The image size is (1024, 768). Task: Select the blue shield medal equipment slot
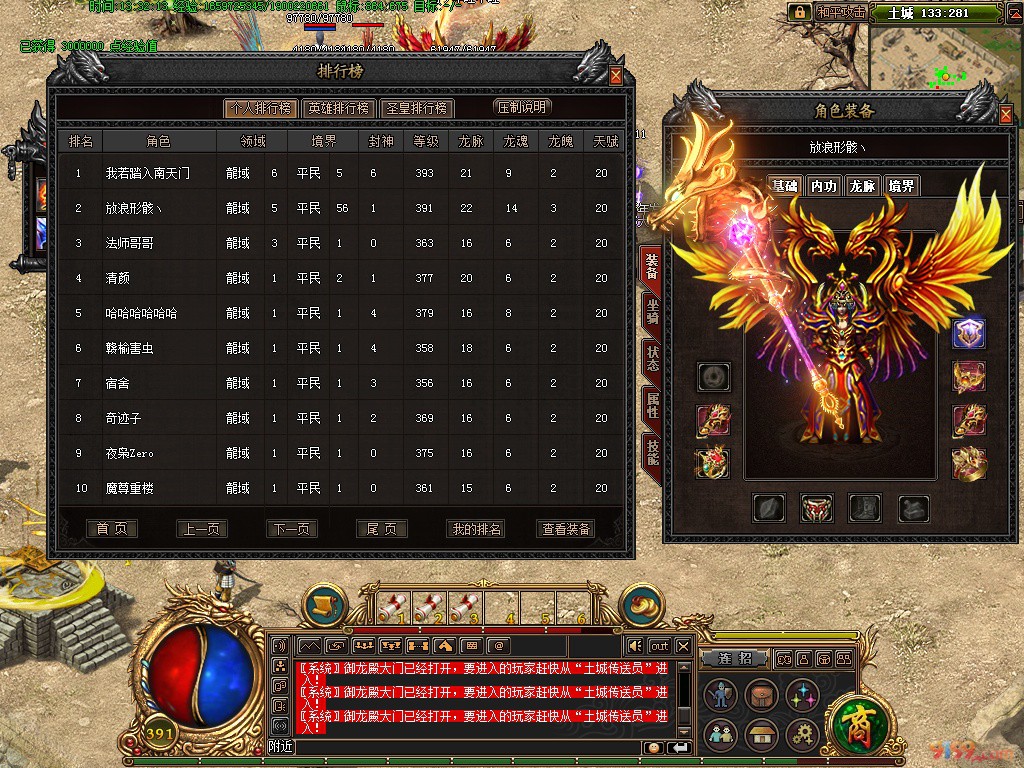point(968,334)
